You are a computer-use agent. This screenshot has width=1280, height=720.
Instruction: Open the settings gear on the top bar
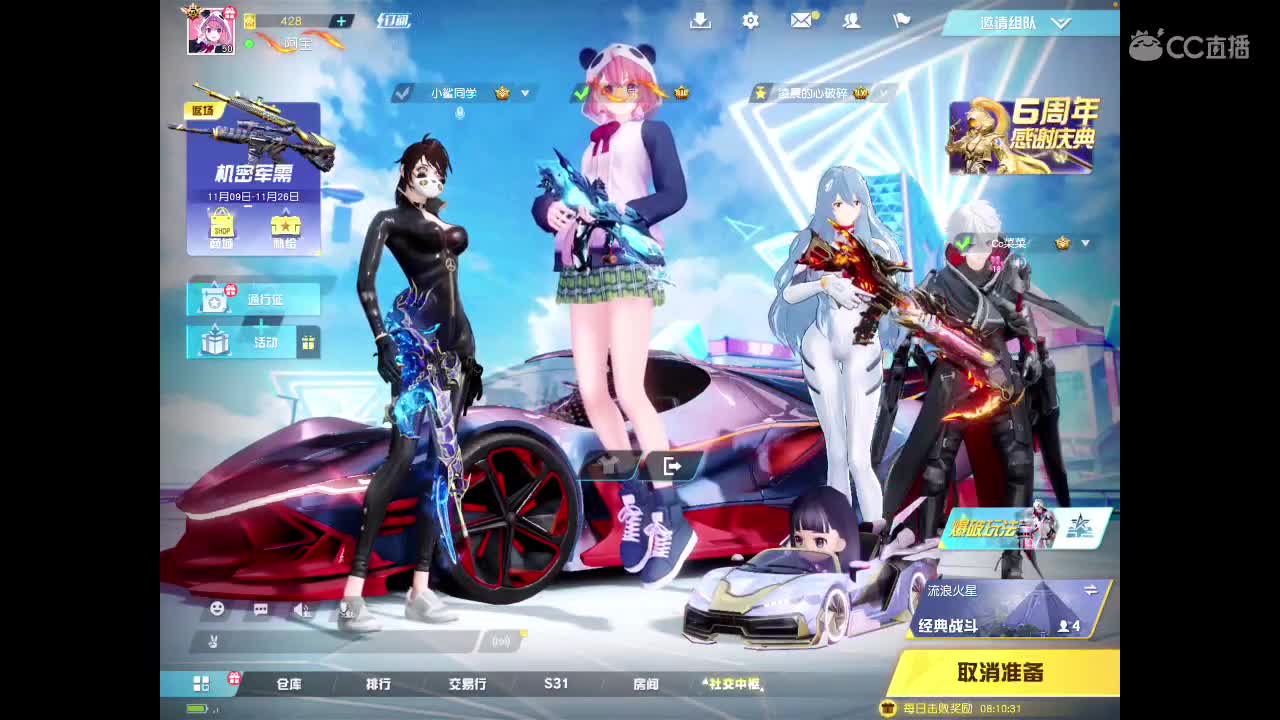750,20
